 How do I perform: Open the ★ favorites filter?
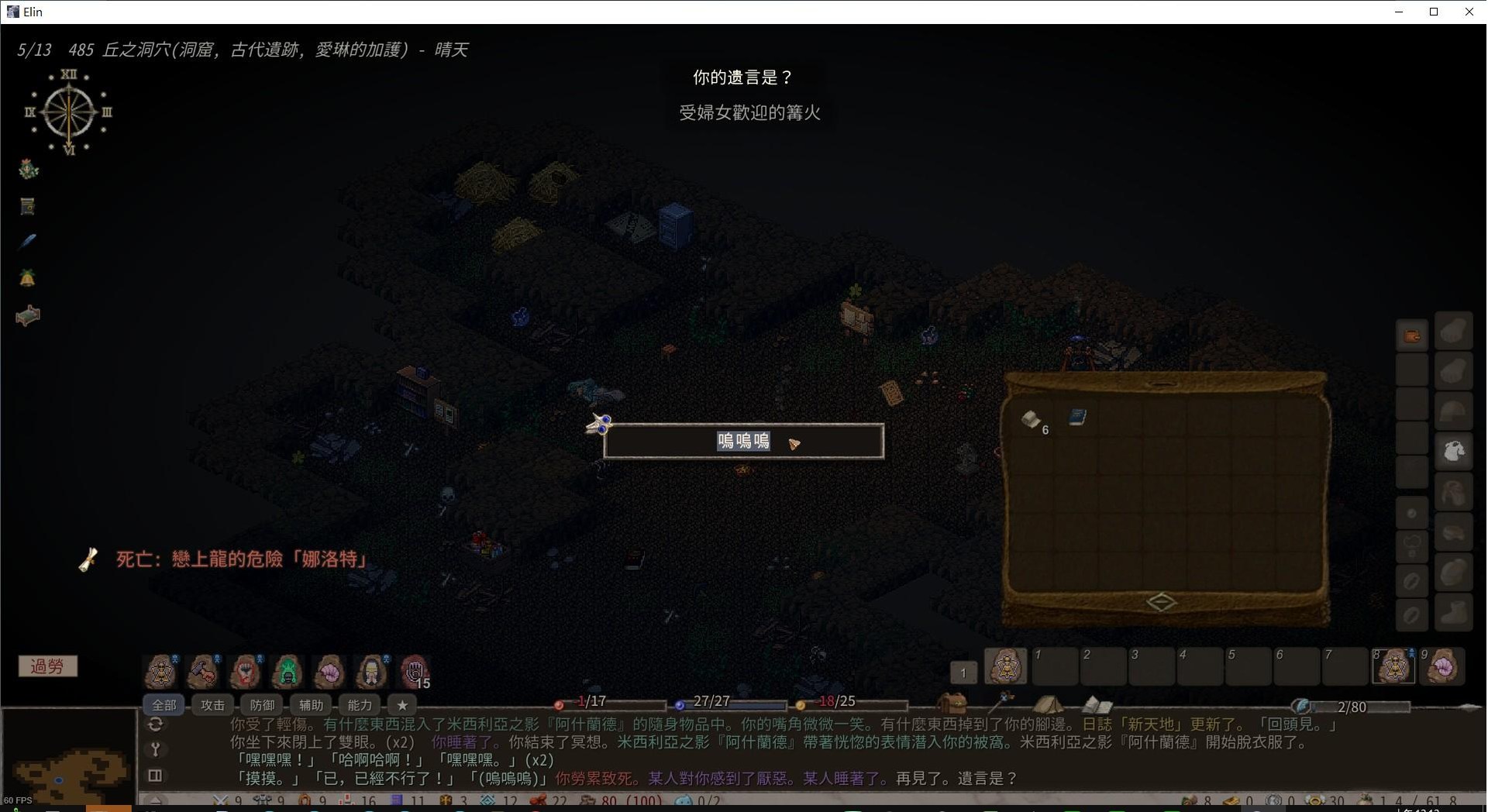(x=402, y=705)
